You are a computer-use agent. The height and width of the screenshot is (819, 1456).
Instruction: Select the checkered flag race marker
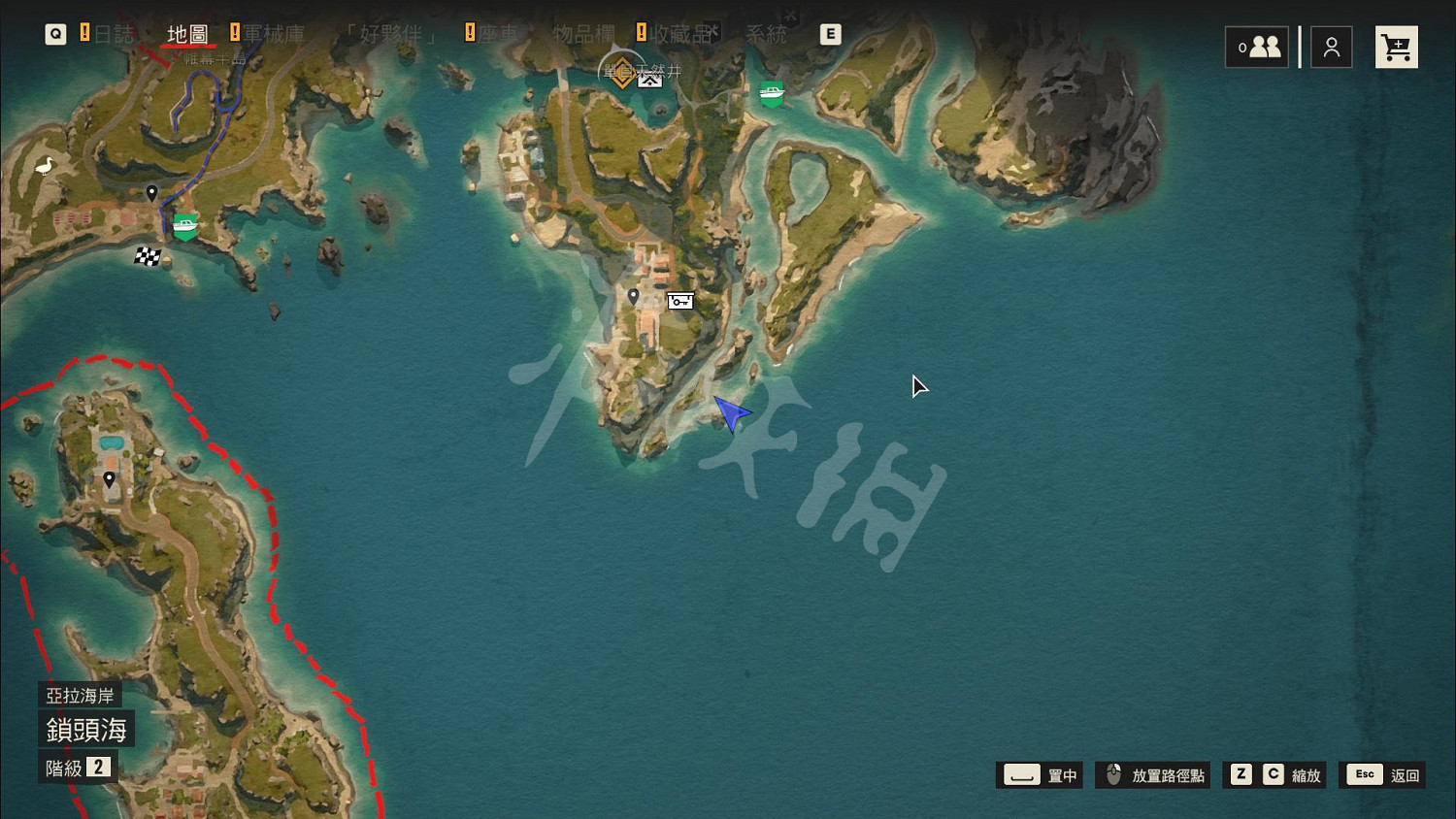pos(148,256)
